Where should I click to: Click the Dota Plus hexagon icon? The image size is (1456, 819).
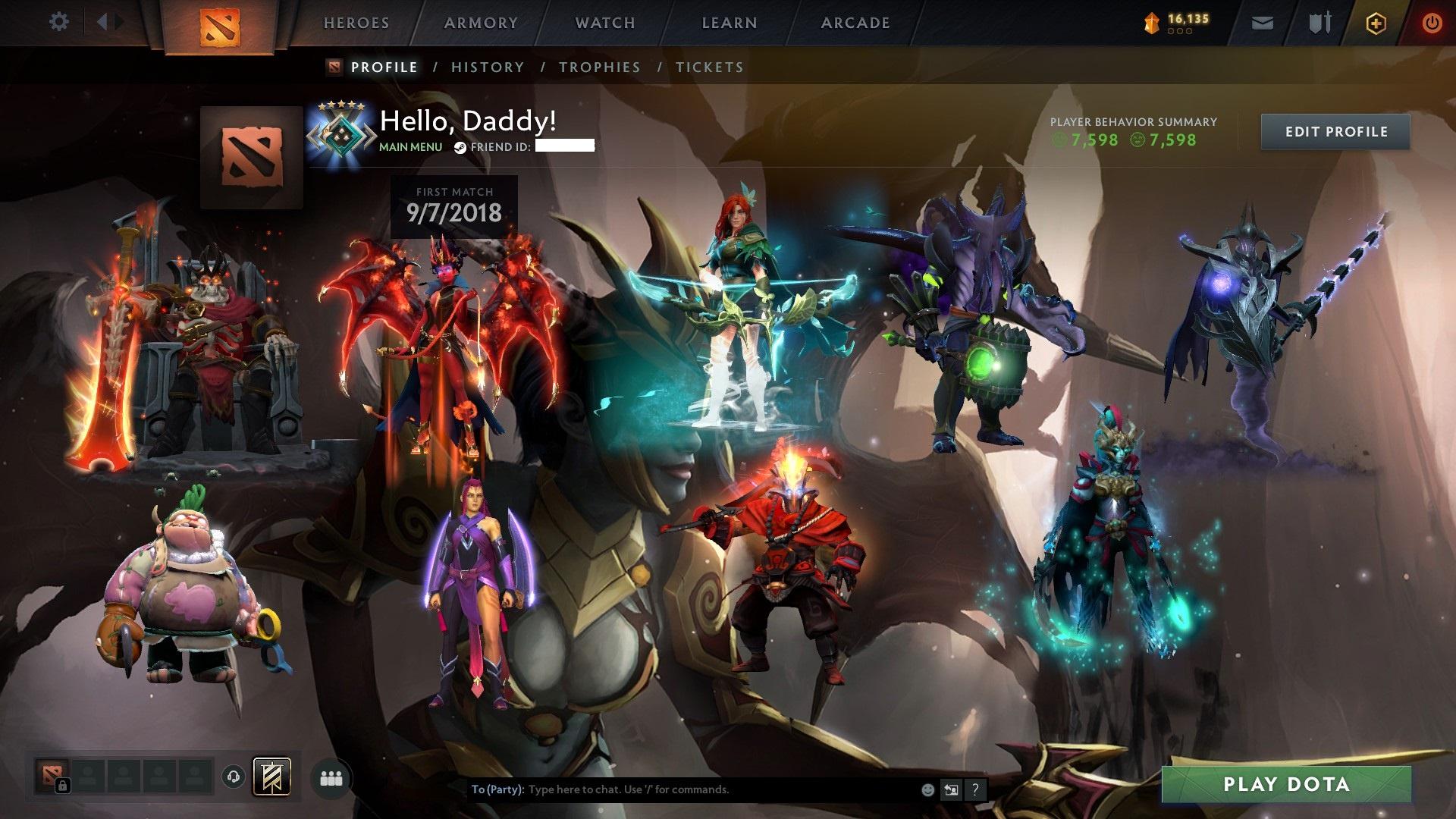[1376, 23]
